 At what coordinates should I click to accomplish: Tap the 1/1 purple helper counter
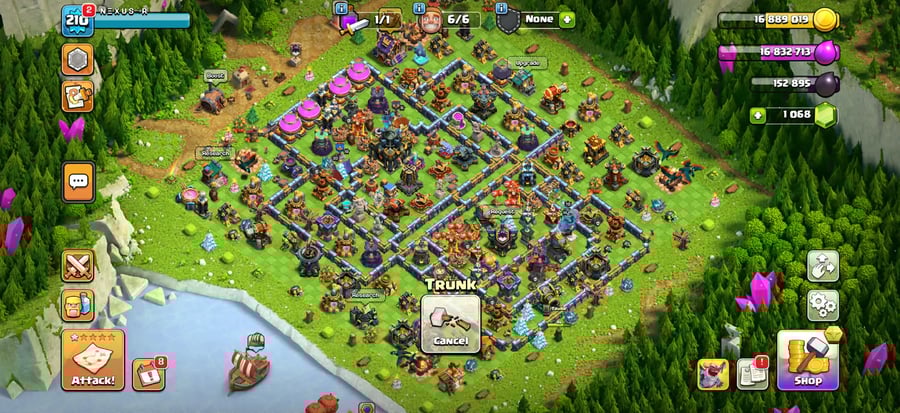coord(370,20)
